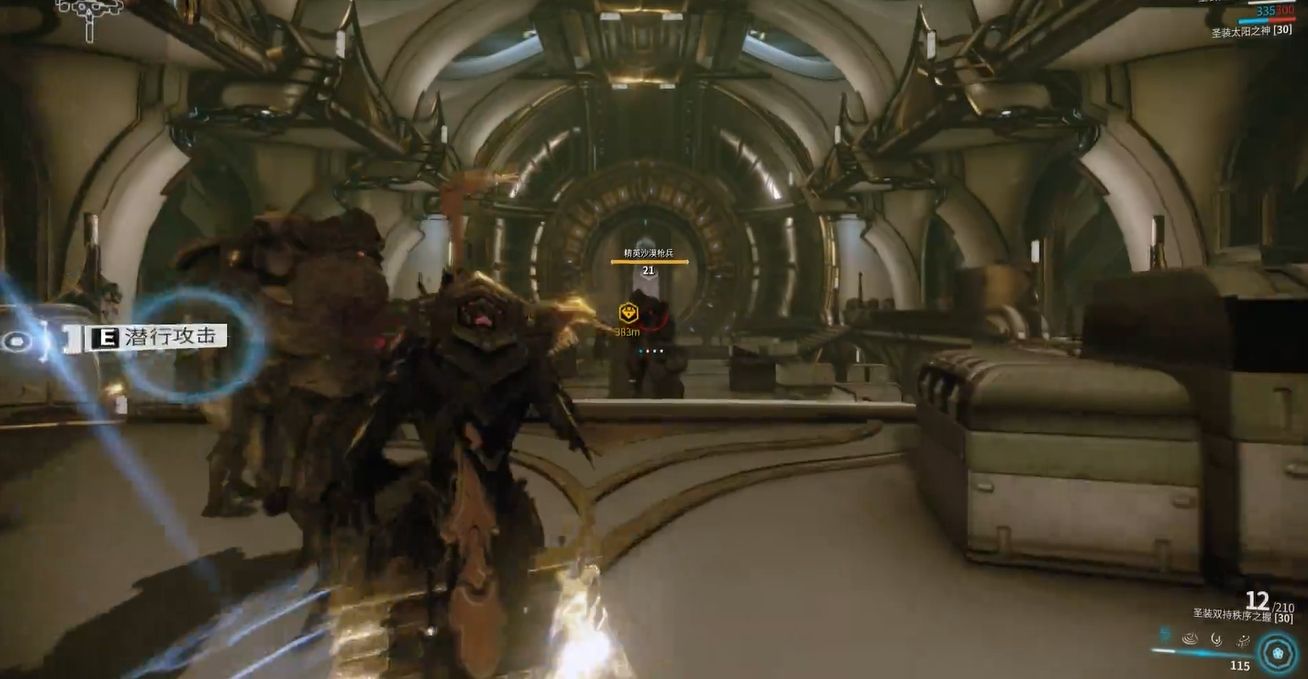Viewport: 1308px width, 679px height.
Task: Click the circular blue energy emblem
Action: pos(1276,654)
